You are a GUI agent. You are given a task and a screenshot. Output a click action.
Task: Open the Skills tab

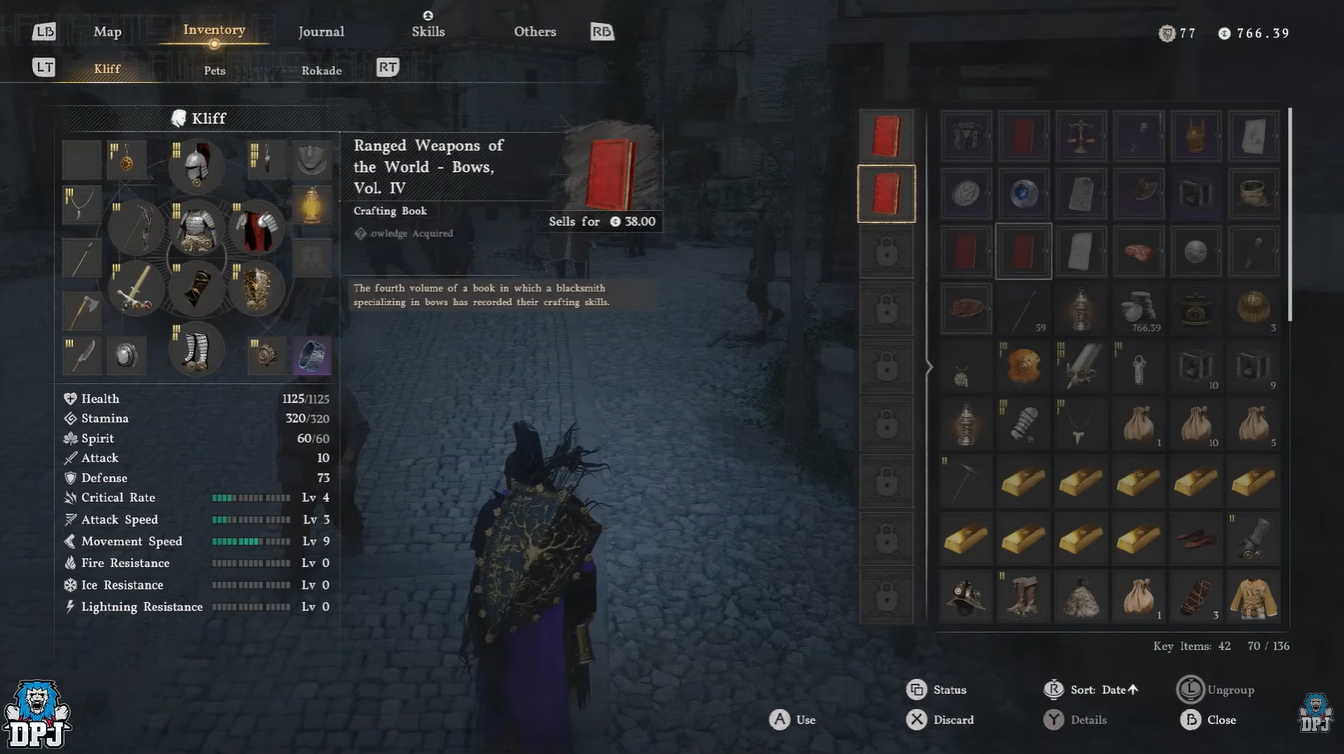(x=428, y=31)
